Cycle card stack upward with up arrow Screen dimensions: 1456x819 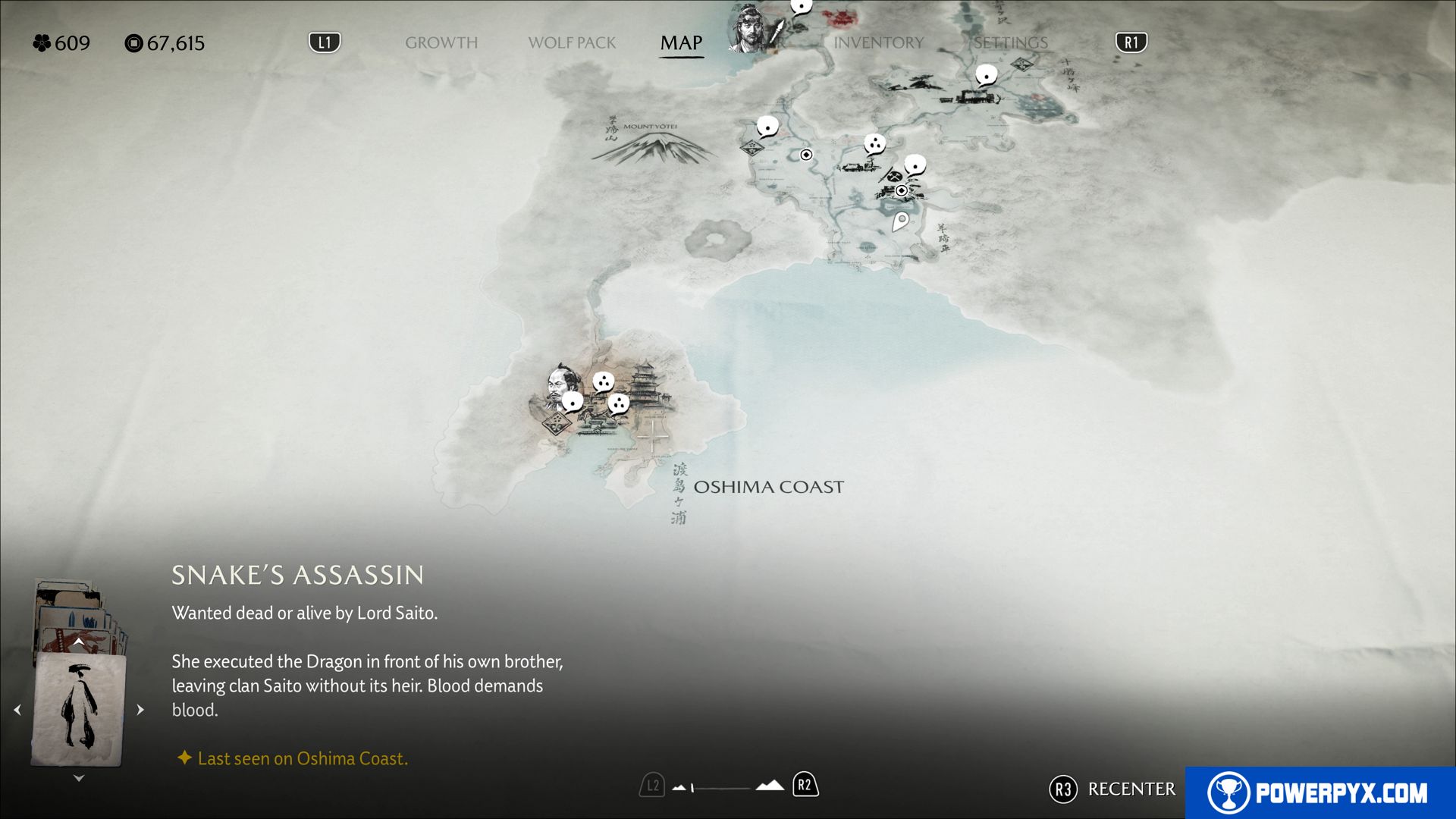click(78, 642)
